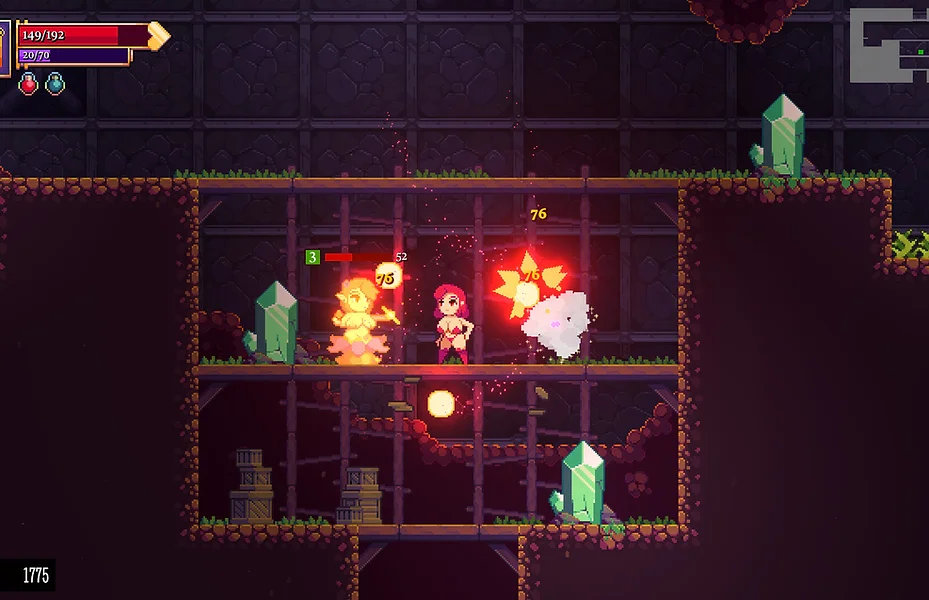Open the dungeon minimap
This screenshot has width=929, height=600.
(x=888, y=45)
